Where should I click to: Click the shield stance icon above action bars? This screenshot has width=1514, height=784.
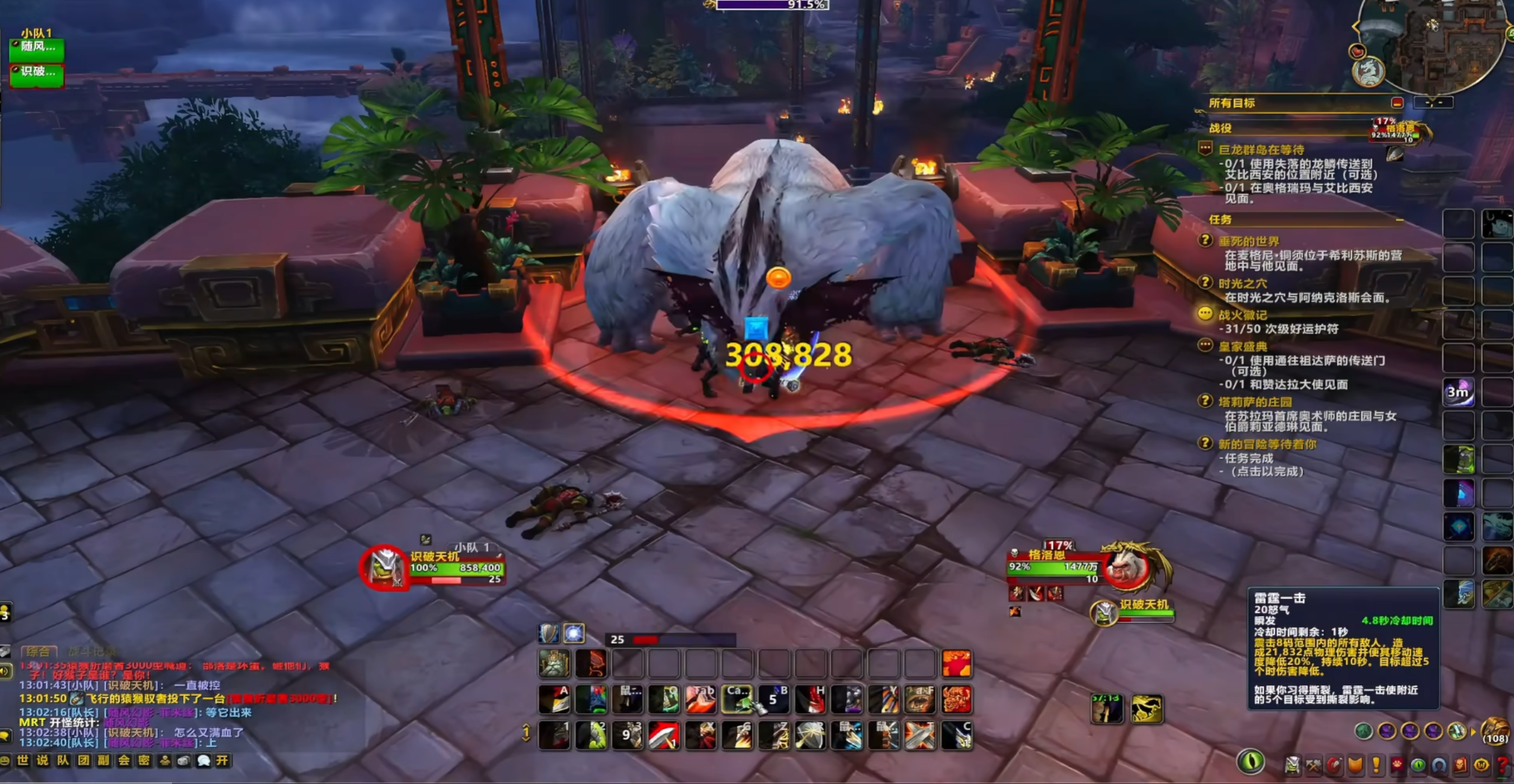tap(549, 633)
